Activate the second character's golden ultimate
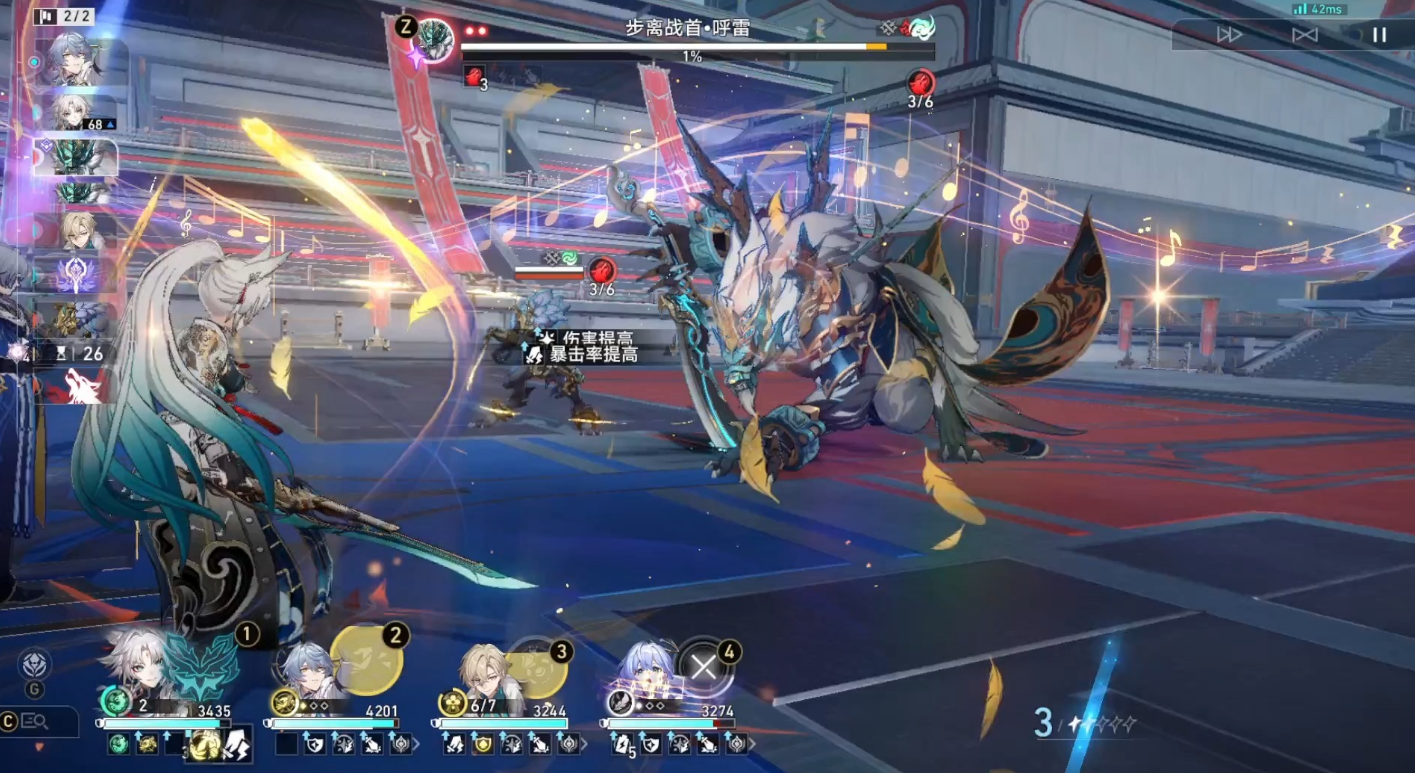This screenshot has height=773, width=1415. 366,662
